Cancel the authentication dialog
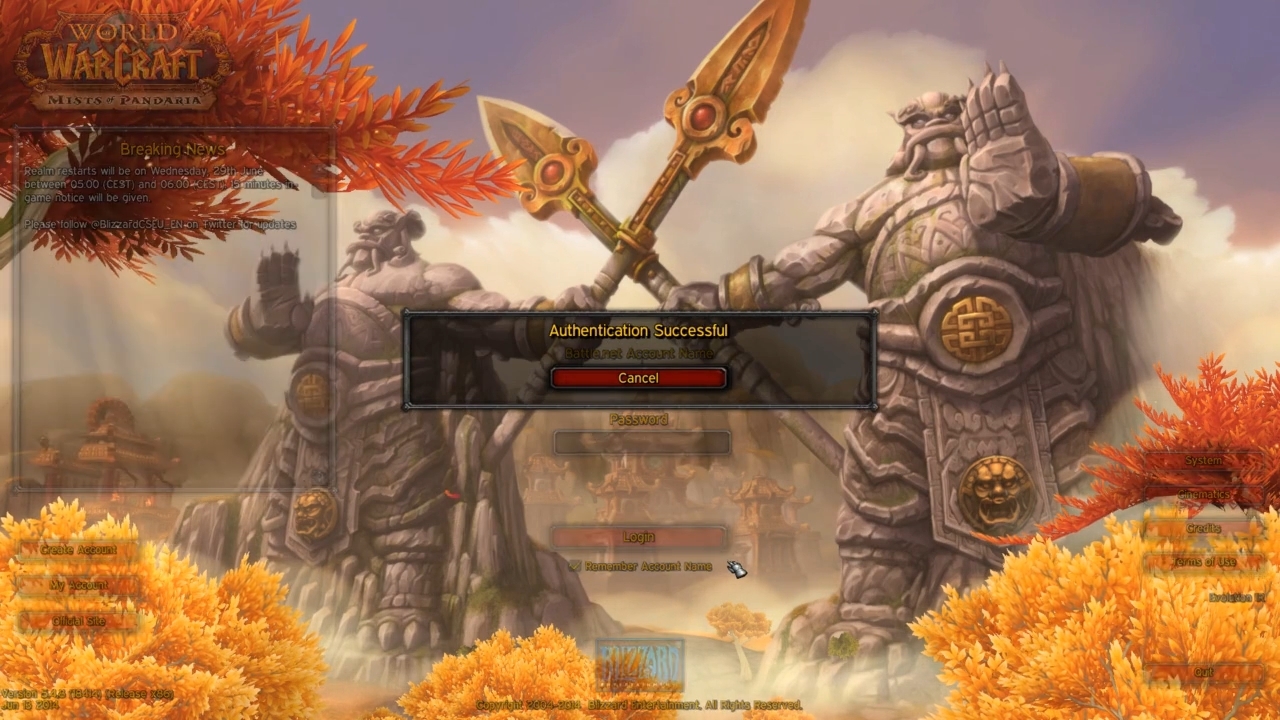Viewport: 1280px width, 720px height. (638, 378)
